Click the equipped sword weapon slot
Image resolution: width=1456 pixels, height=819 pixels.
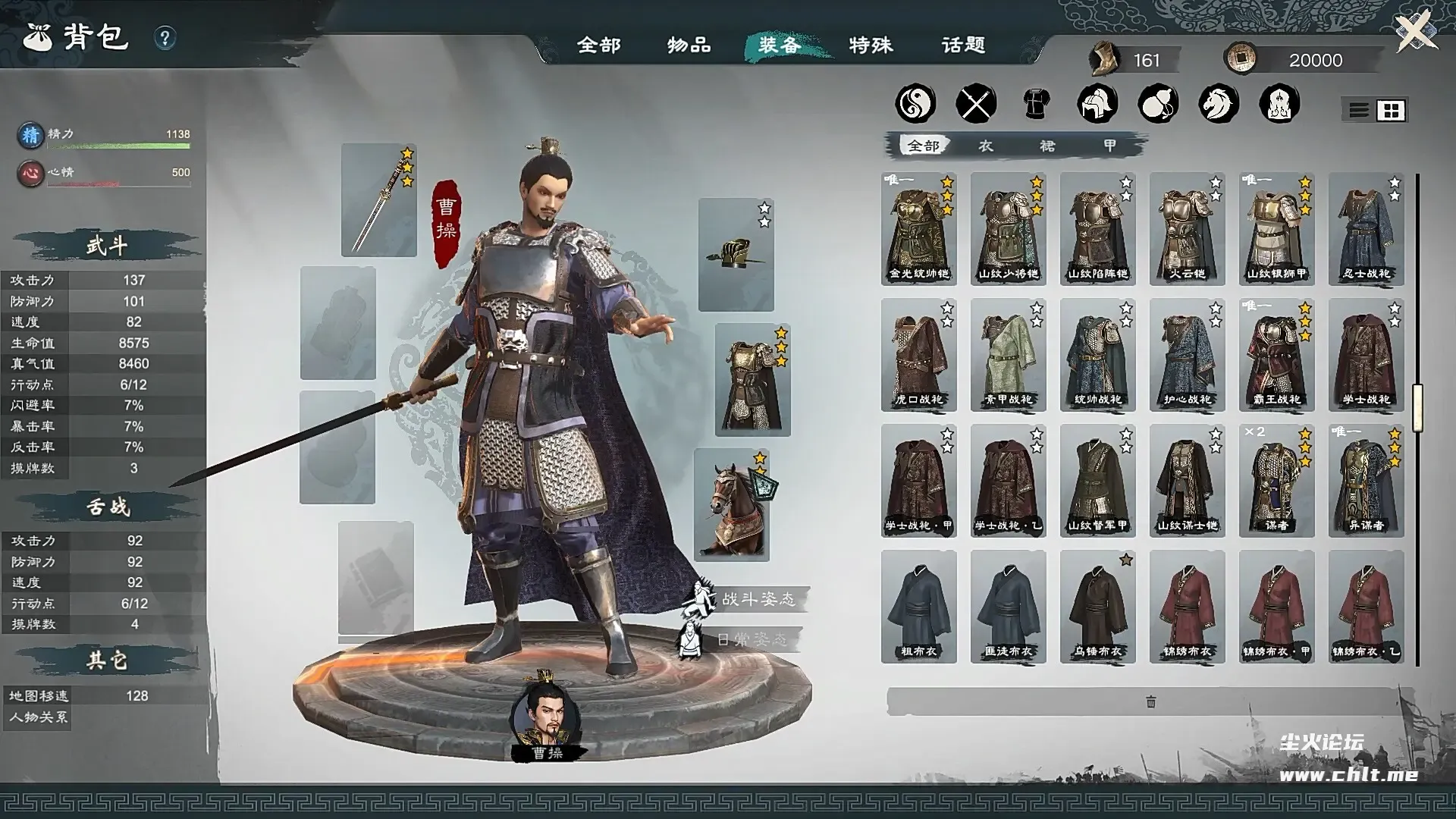(x=378, y=200)
